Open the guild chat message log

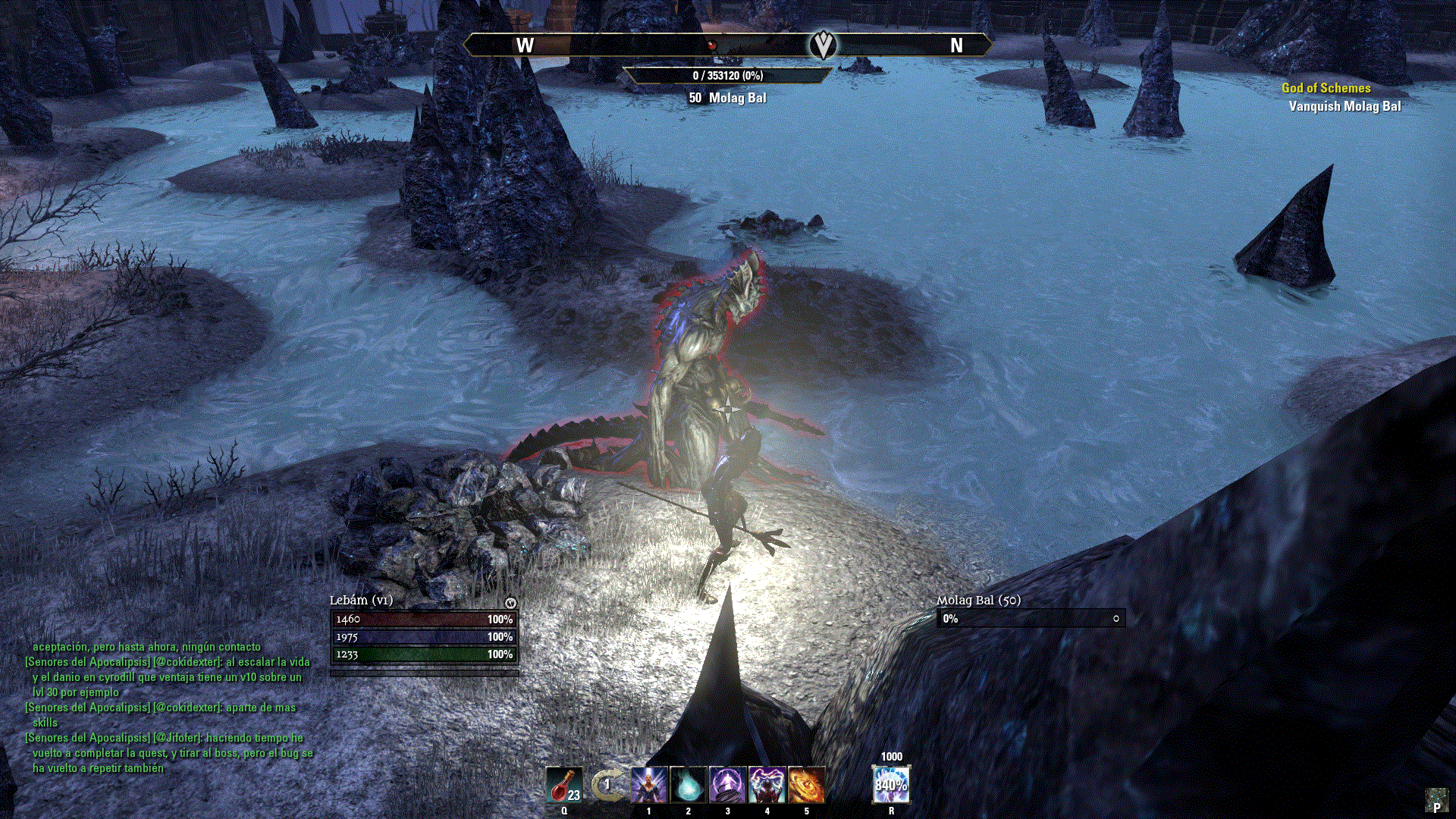(x=168, y=707)
